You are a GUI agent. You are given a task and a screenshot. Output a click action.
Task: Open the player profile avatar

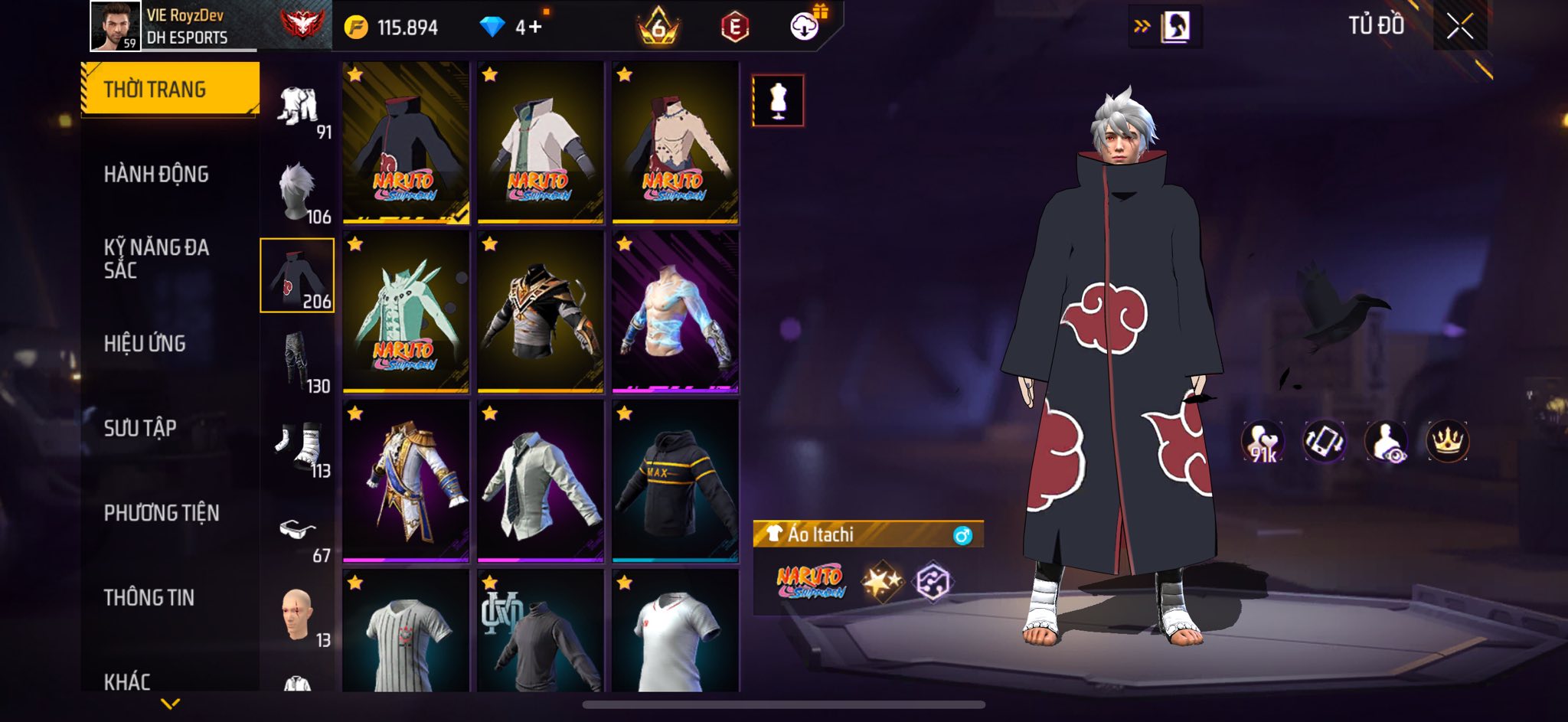tap(115, 26)
